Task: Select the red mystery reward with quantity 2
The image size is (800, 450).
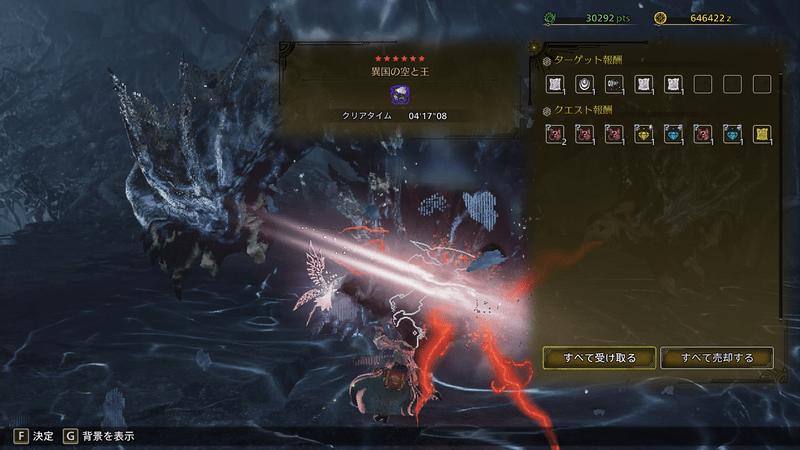Action: point(555,134)
